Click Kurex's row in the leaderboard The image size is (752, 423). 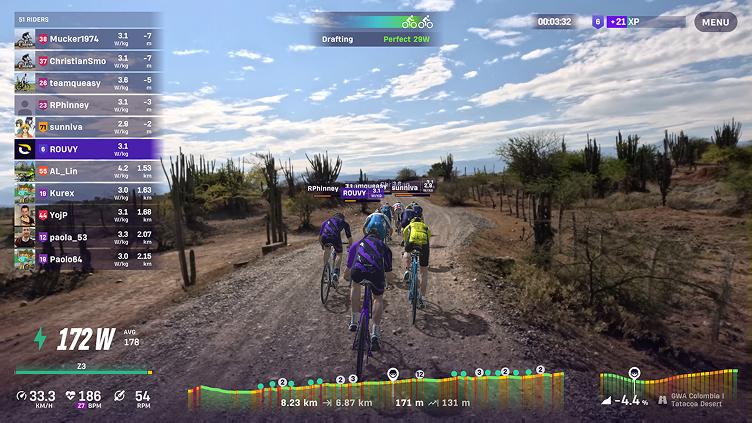coord(88,192)
